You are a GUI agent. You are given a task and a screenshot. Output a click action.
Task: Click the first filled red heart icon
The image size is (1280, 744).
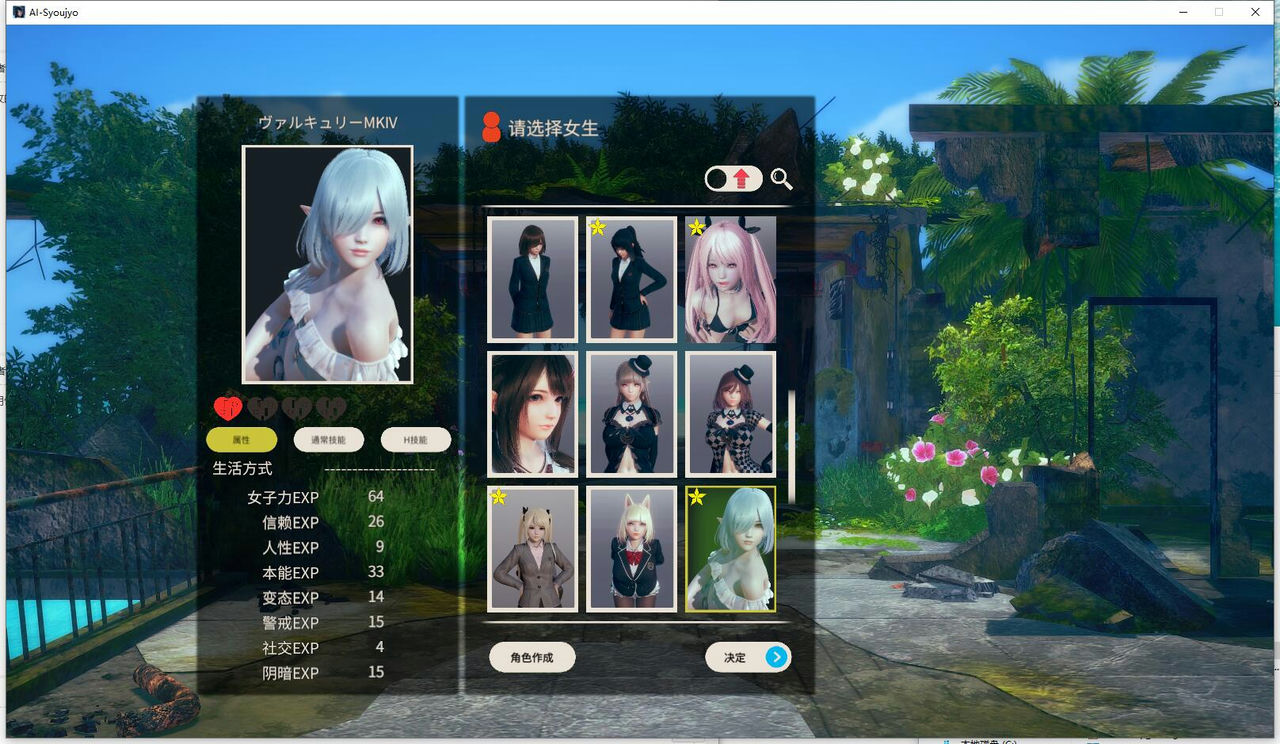pos(229,407)
